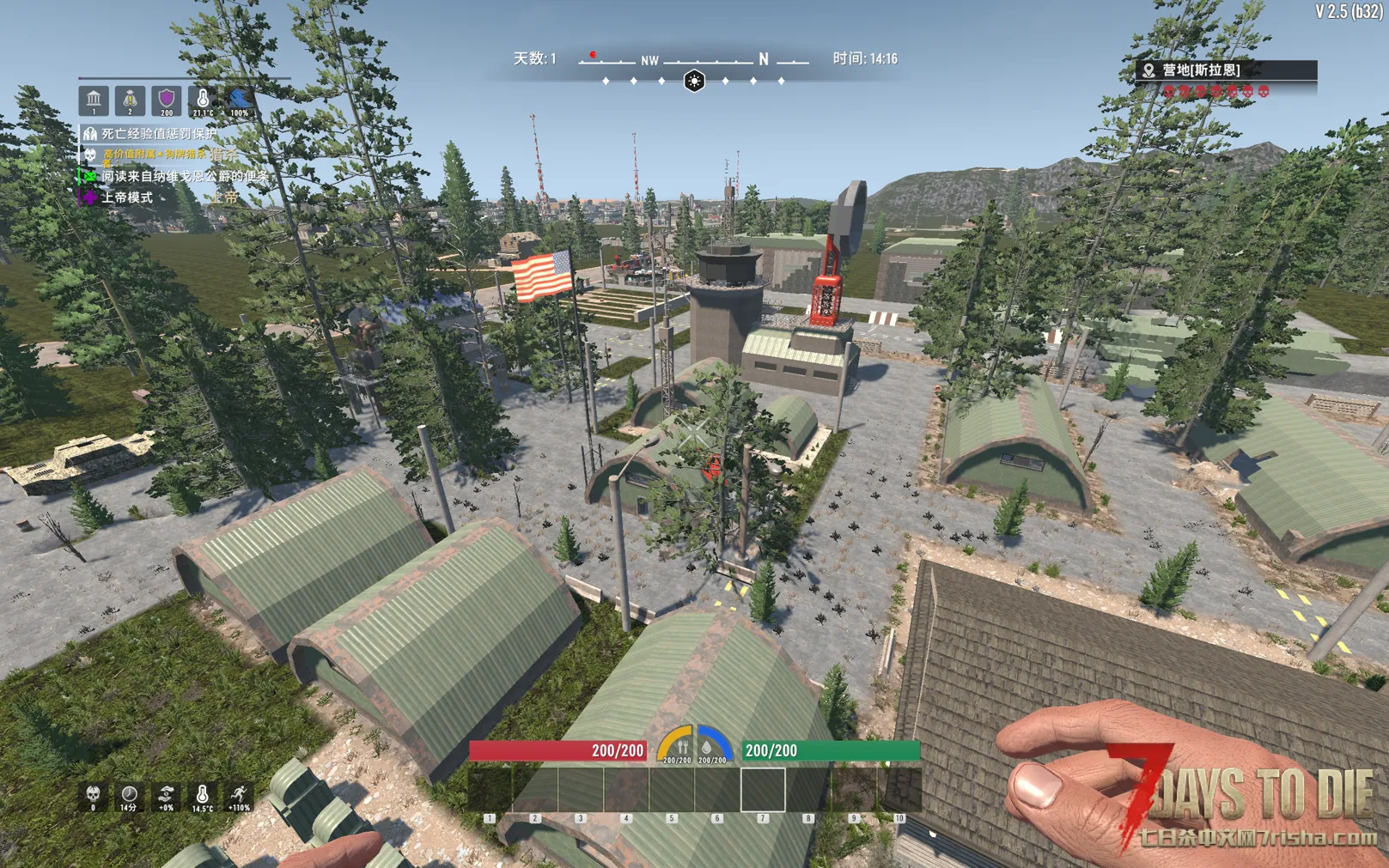1389x868 pixels.
Task: Select the loot bag alert icon
Action: 130,100
